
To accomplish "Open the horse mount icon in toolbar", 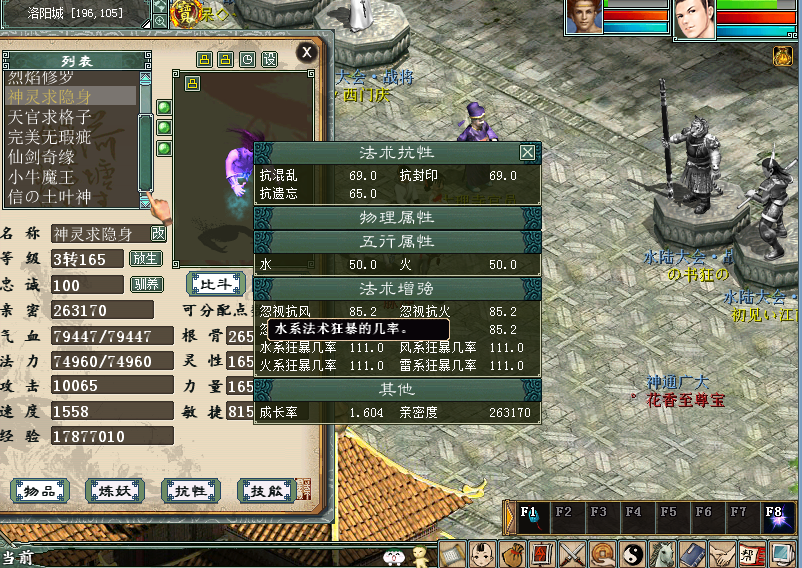I will [662, 553].
